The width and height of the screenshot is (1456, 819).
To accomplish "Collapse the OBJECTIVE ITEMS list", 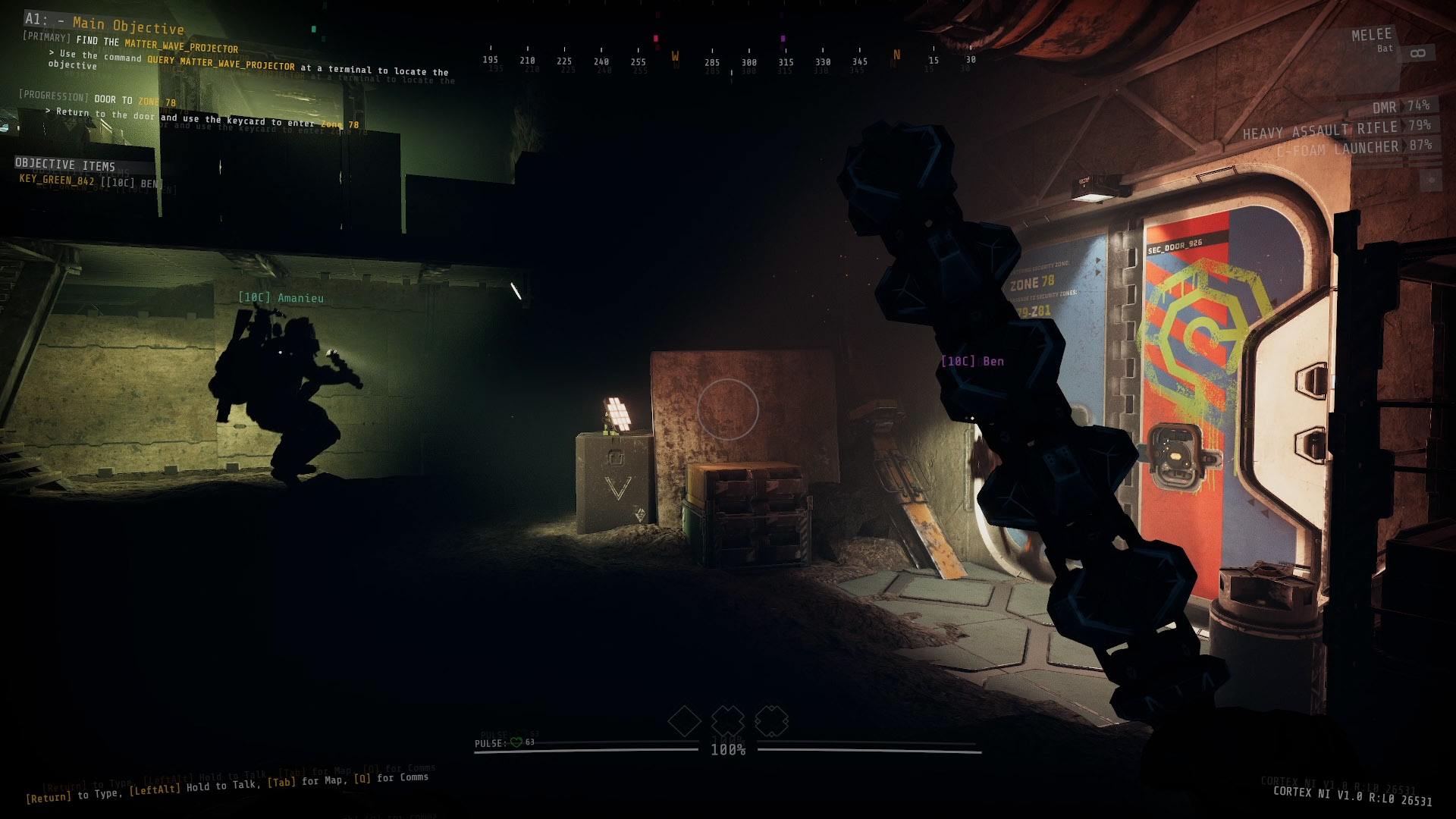I will 65,164.
